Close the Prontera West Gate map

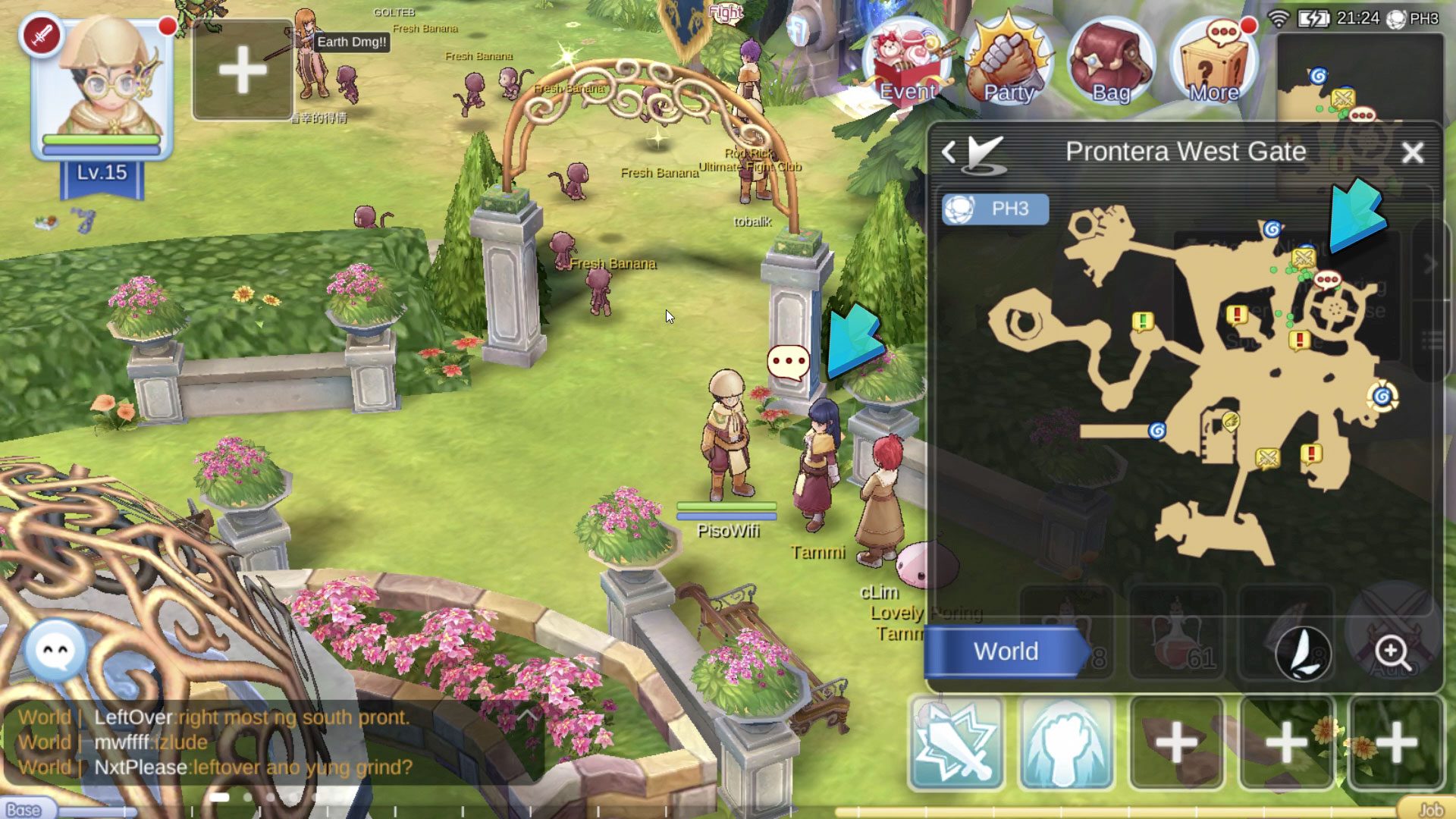pos(1413,153)
